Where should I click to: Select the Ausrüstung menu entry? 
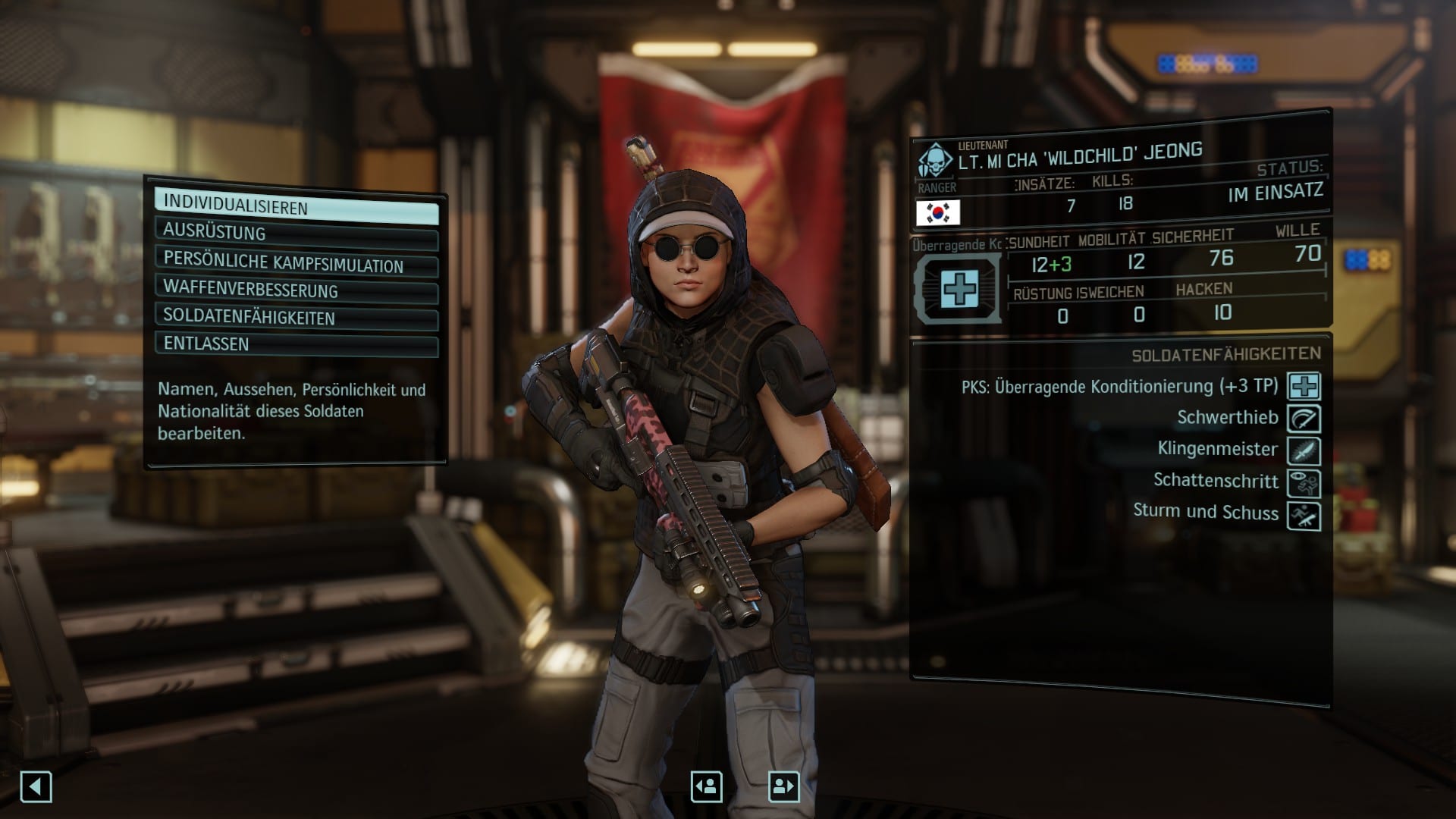point(296,233)
